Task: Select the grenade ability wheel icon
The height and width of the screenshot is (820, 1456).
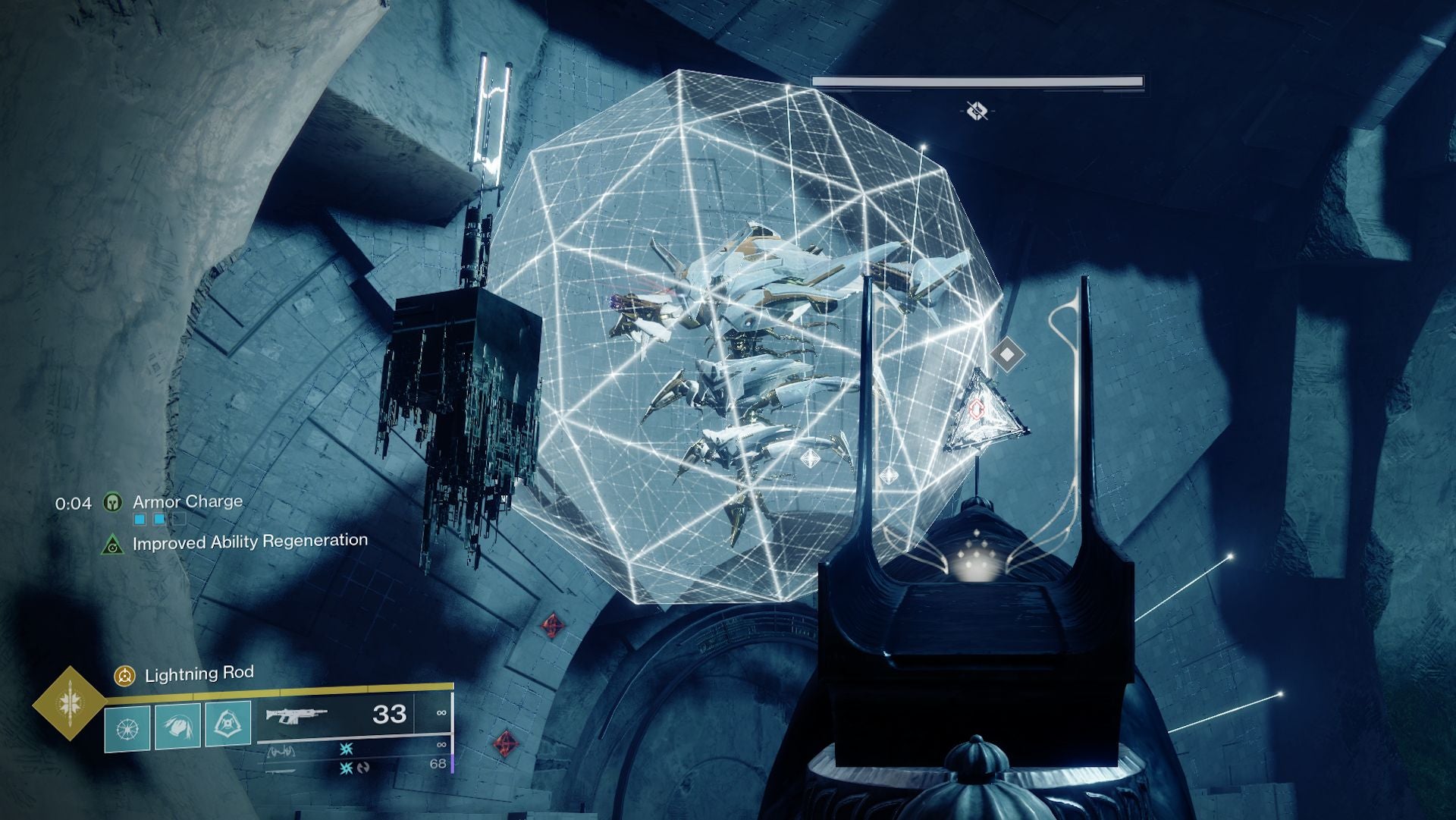Action: coord(127,726)
